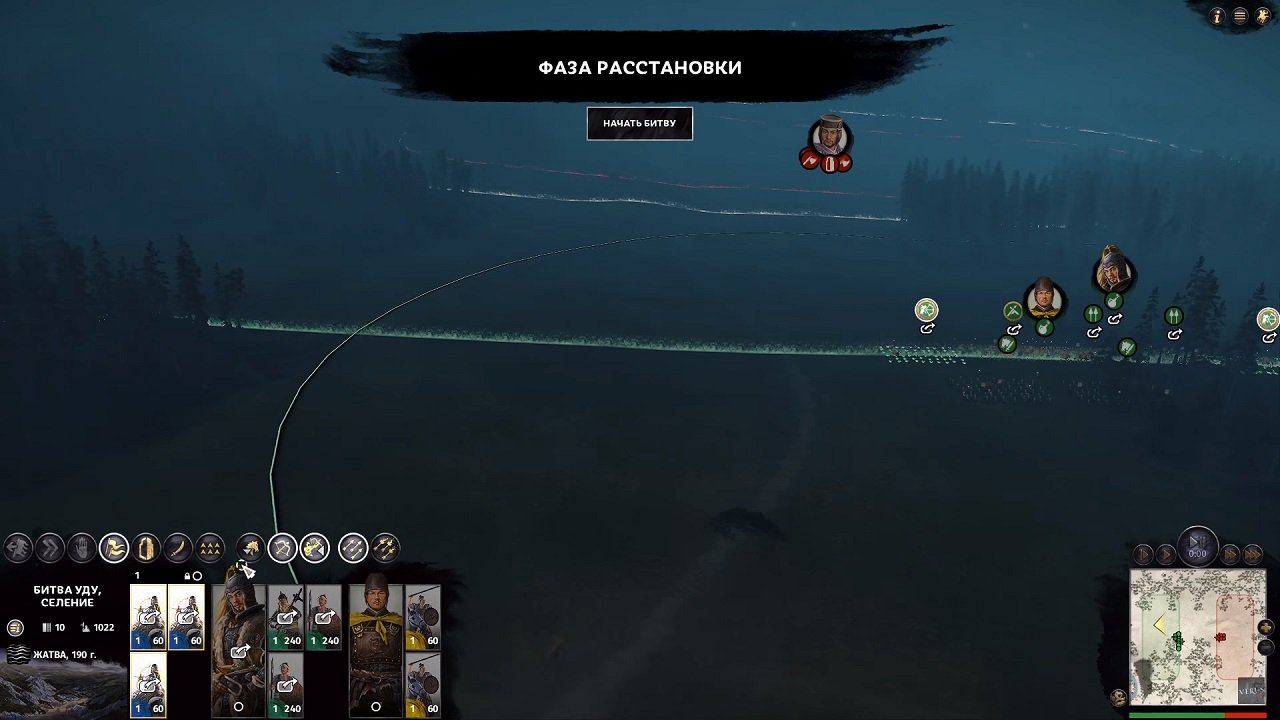Select the melee saber command icon

[179, 547]
